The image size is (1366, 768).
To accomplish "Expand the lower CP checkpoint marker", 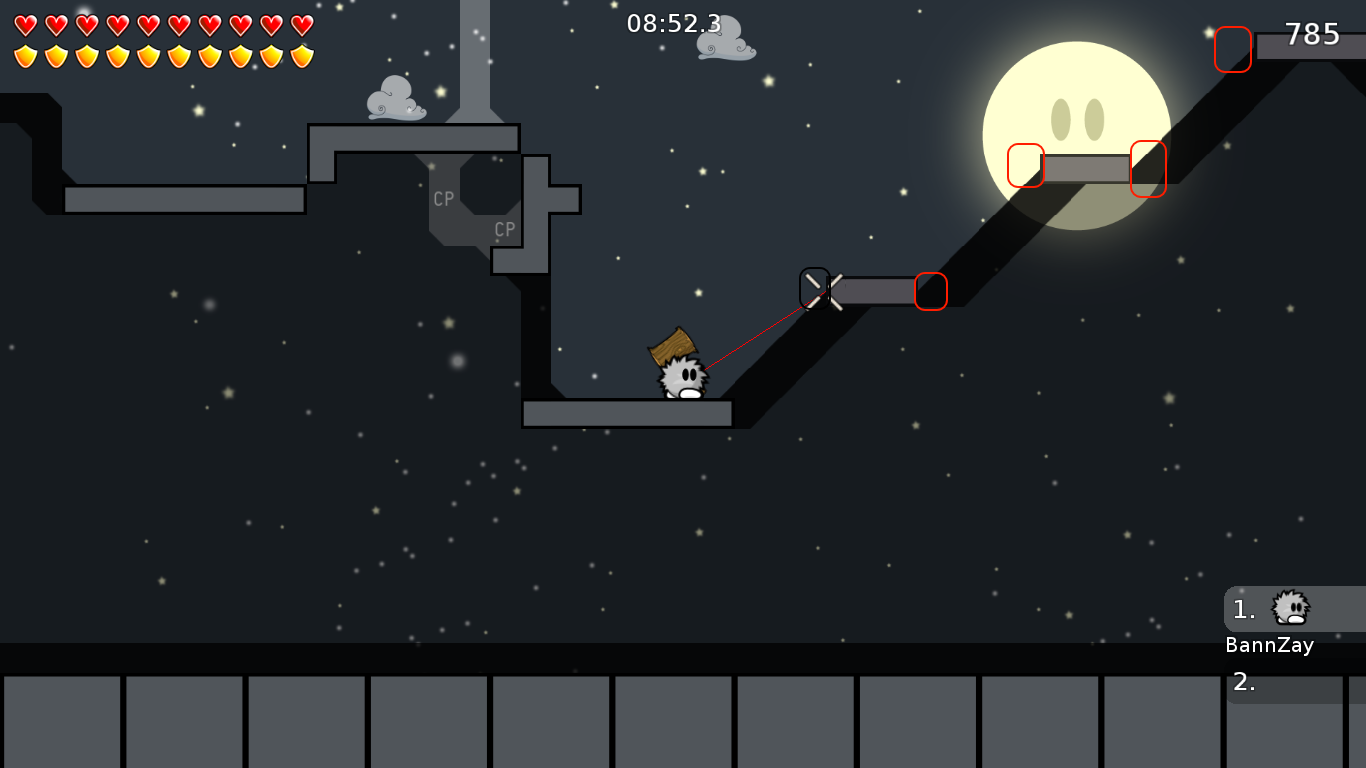I will [x=505, y=228].
